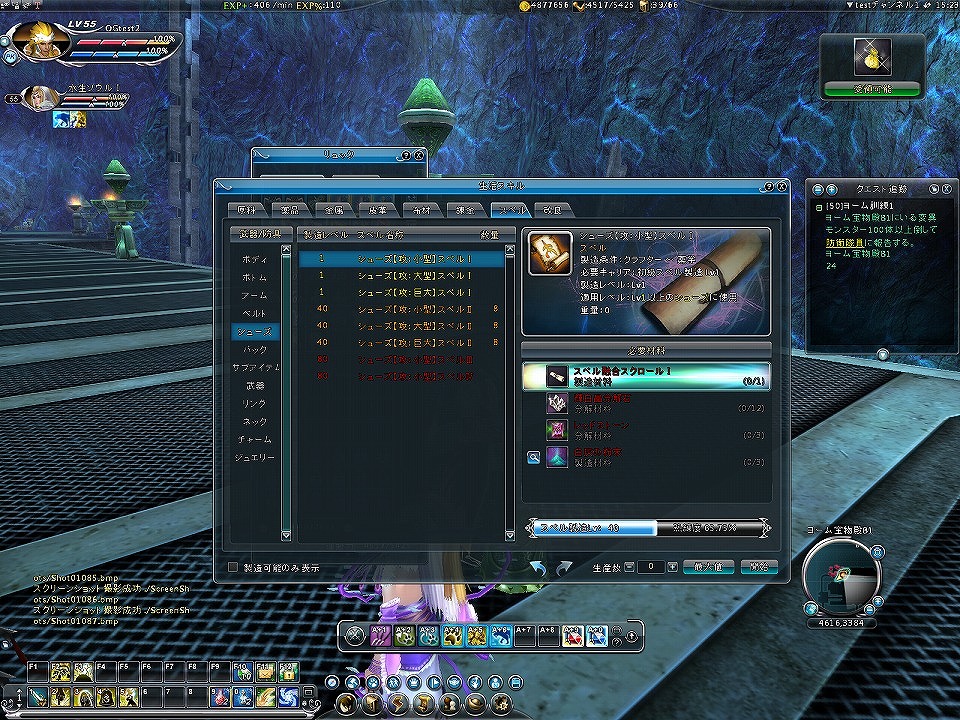Select the スペル融合スクロール I material row
The image size is (960, 720).
[646, 375]
